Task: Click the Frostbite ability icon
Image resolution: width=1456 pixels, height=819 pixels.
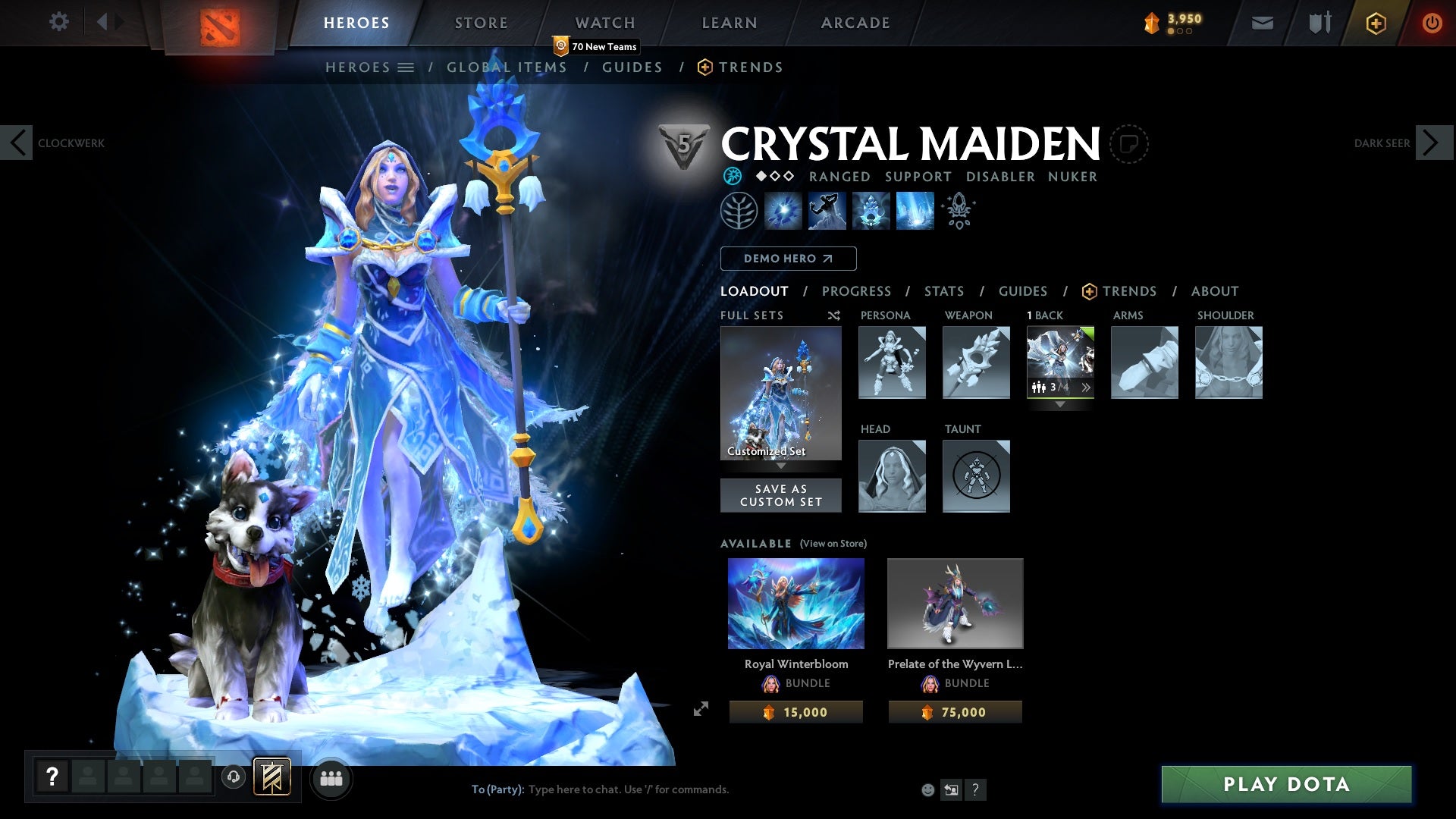Action: tap(827, 211)
